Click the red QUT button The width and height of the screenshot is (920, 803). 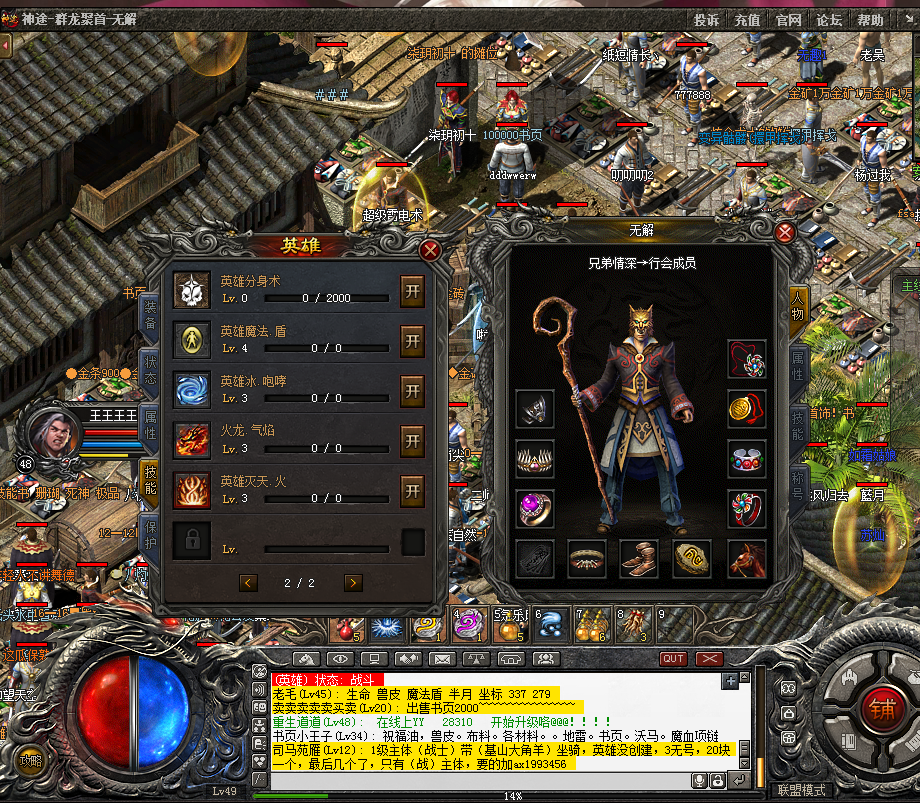pyautogui.click(x=674, y=659)
